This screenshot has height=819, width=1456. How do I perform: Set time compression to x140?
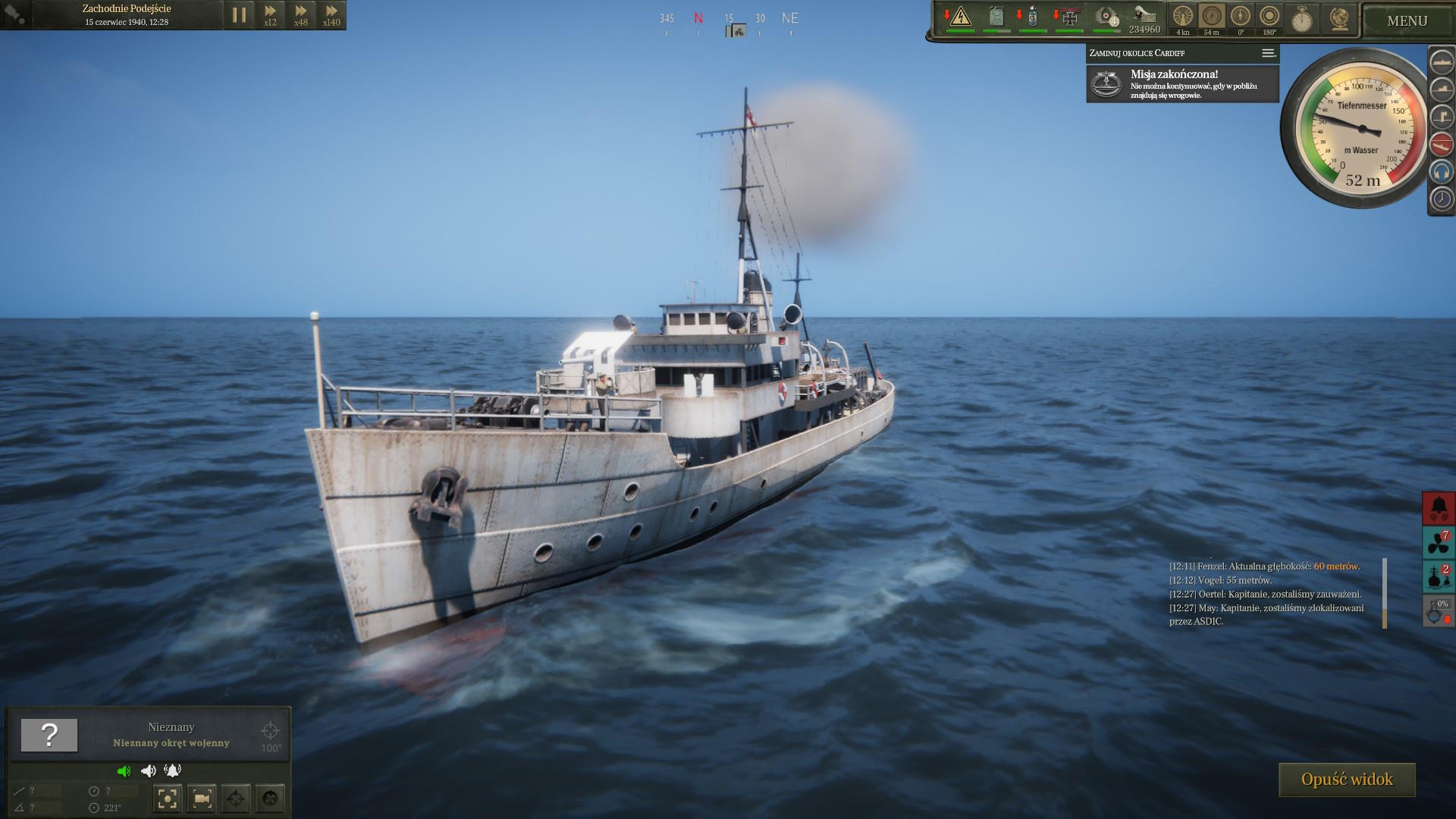click(x=331, y=14)
